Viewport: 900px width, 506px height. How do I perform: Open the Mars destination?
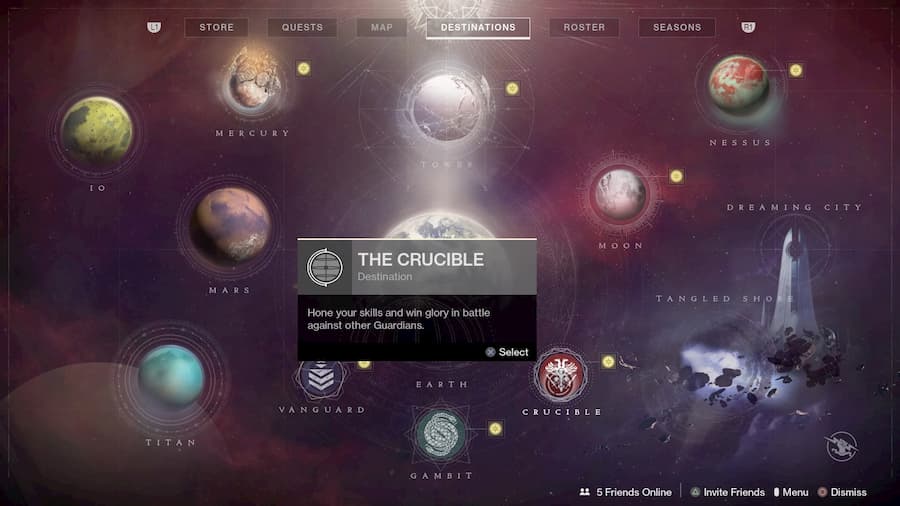[x=230, y=226]
